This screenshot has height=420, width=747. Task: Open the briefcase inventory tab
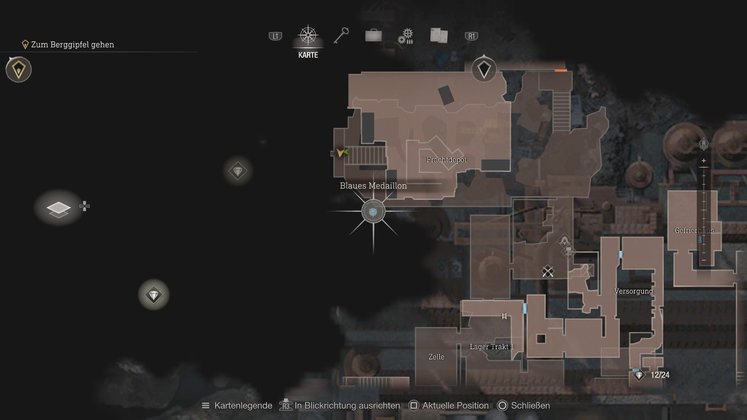point(373,36)
